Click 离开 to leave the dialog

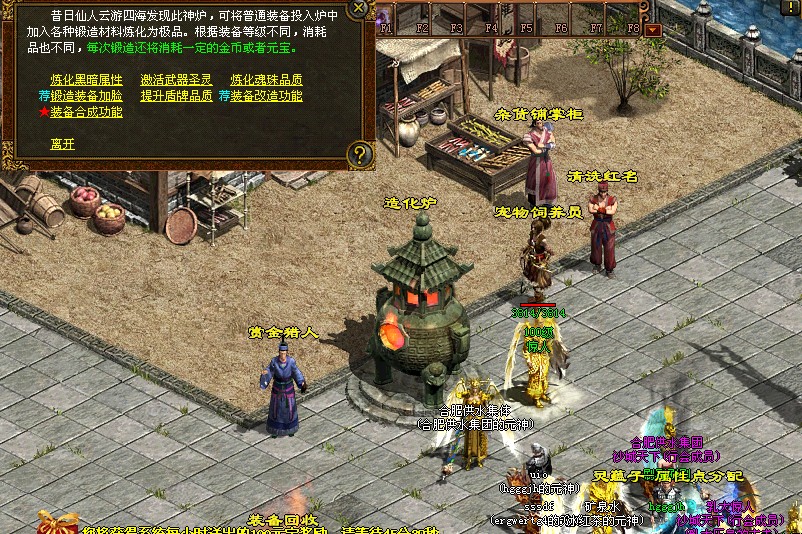click(x=62, y=143)
